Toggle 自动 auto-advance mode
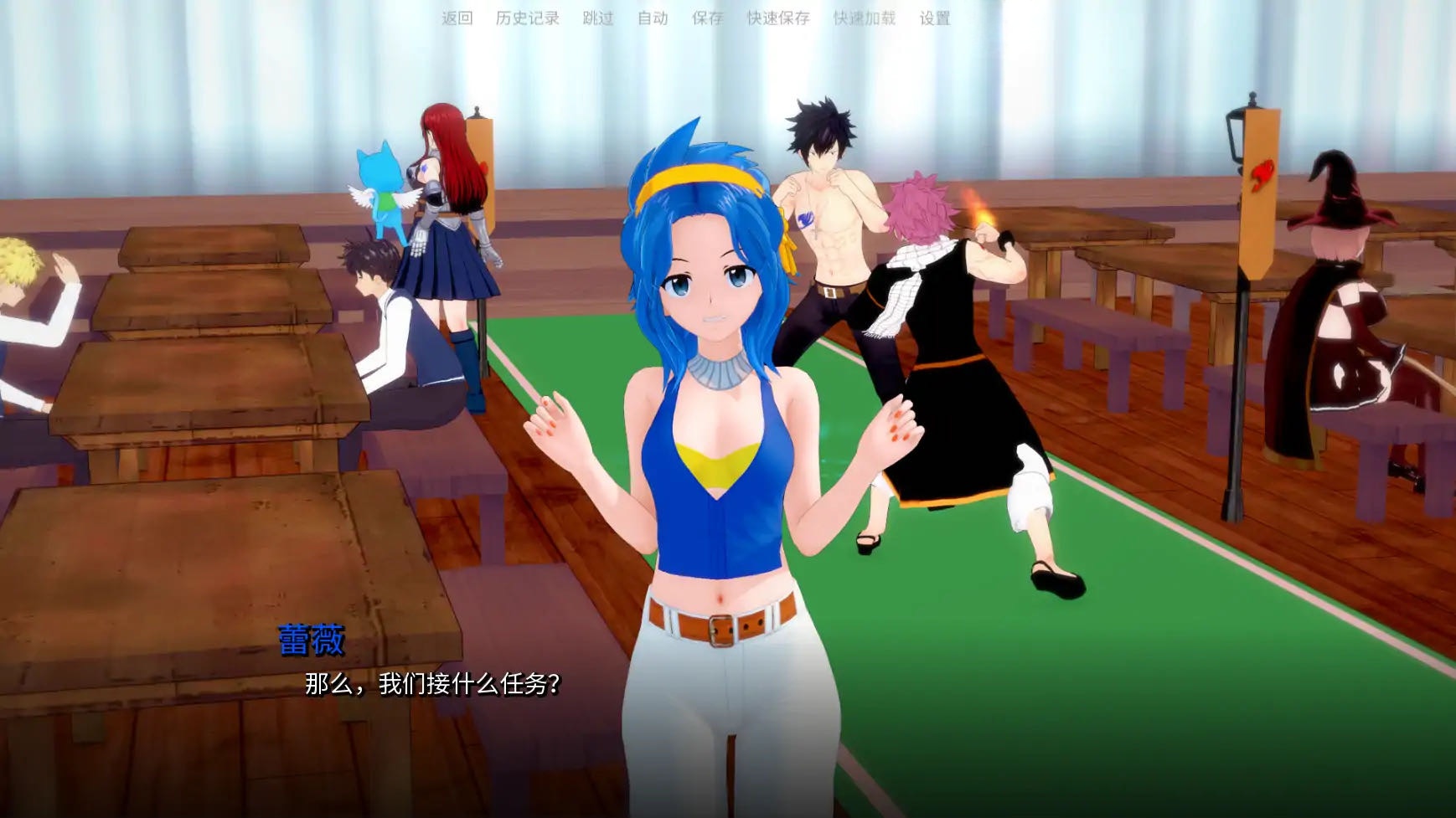This screenshot has height=818, width=1456. pos(653,18)
